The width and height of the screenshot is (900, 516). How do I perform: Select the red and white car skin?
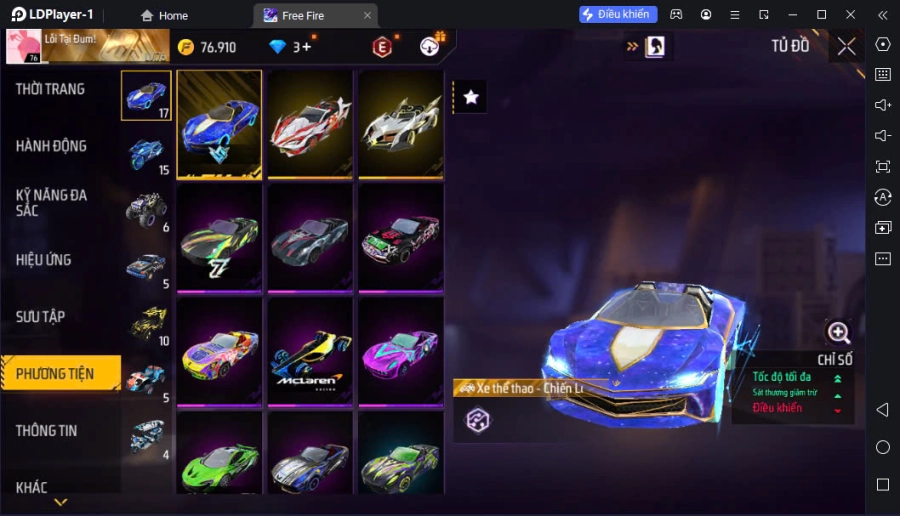coord(310,124)
